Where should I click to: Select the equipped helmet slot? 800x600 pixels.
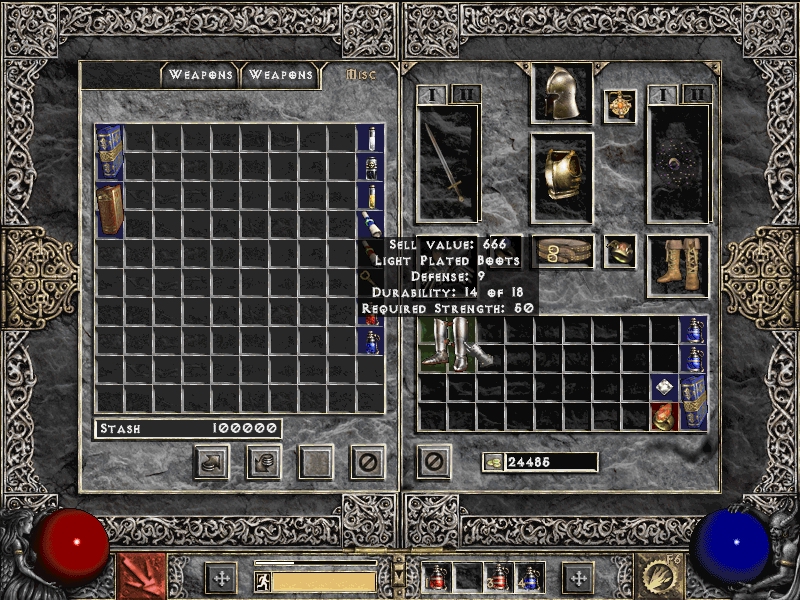(x=562, y=94)
